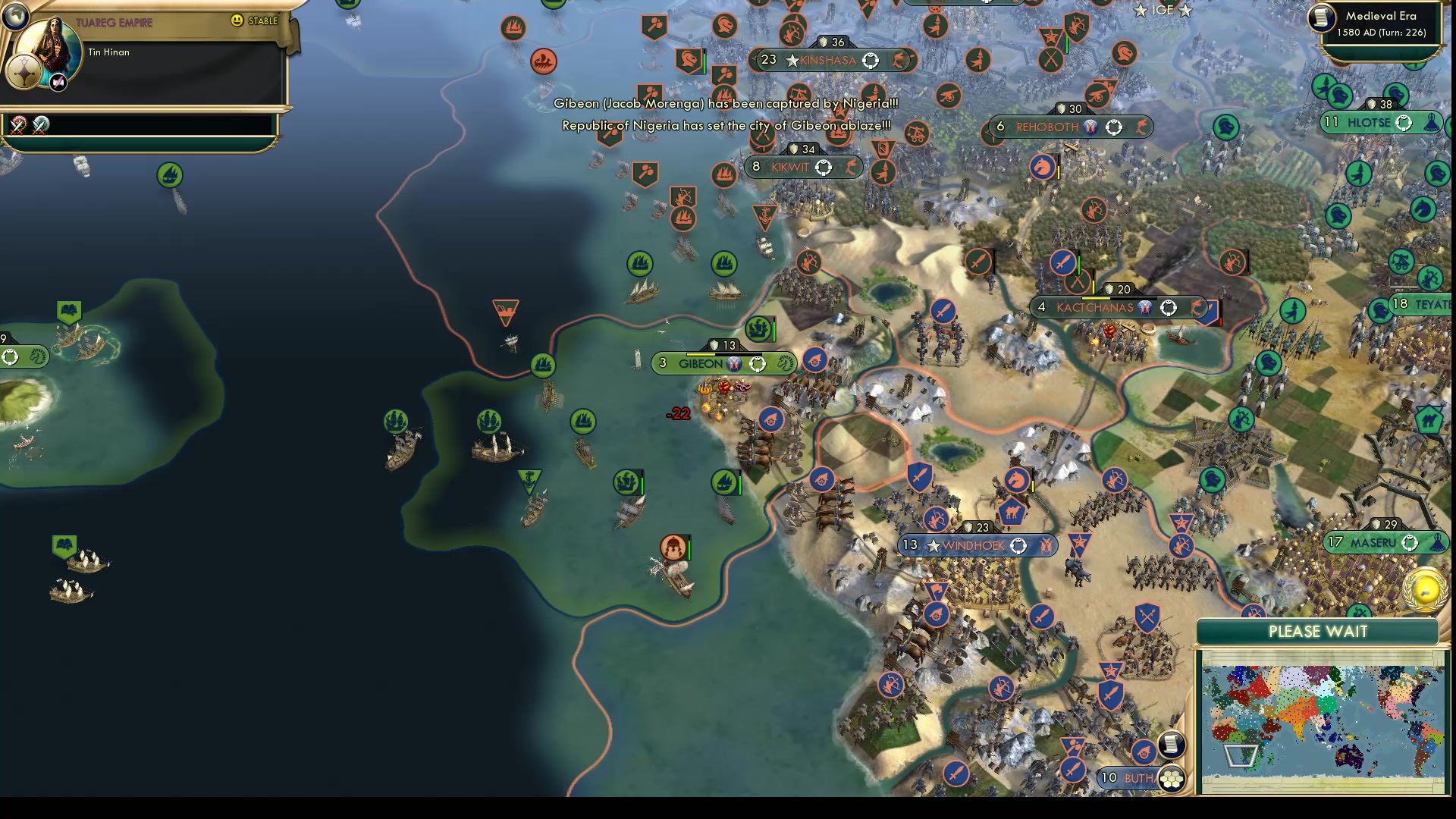
Task: Click the purple war badge on the leader portrait
Action: click(x=58, y=82)
